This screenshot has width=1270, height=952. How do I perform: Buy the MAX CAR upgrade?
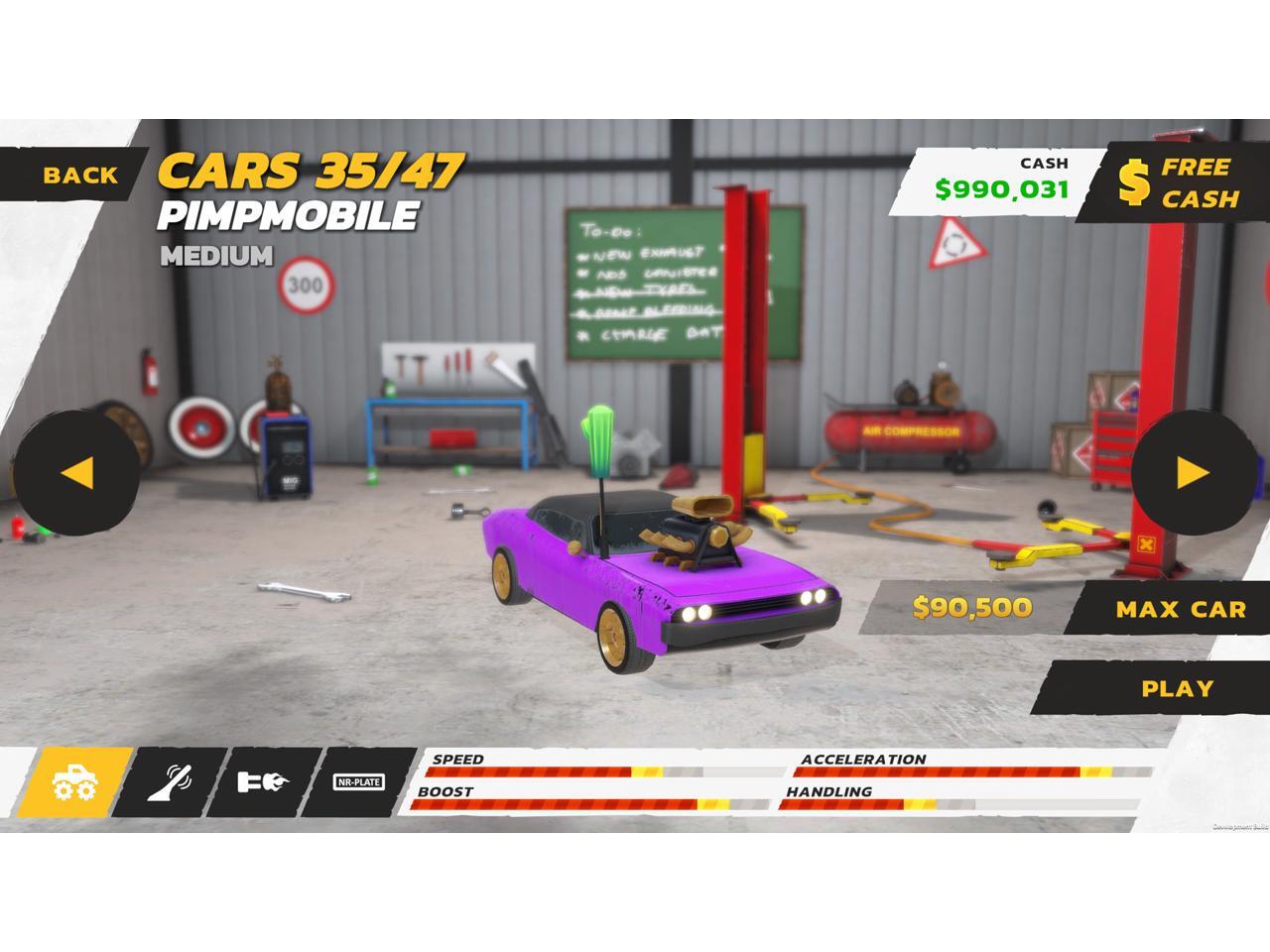pos(1178,609)
